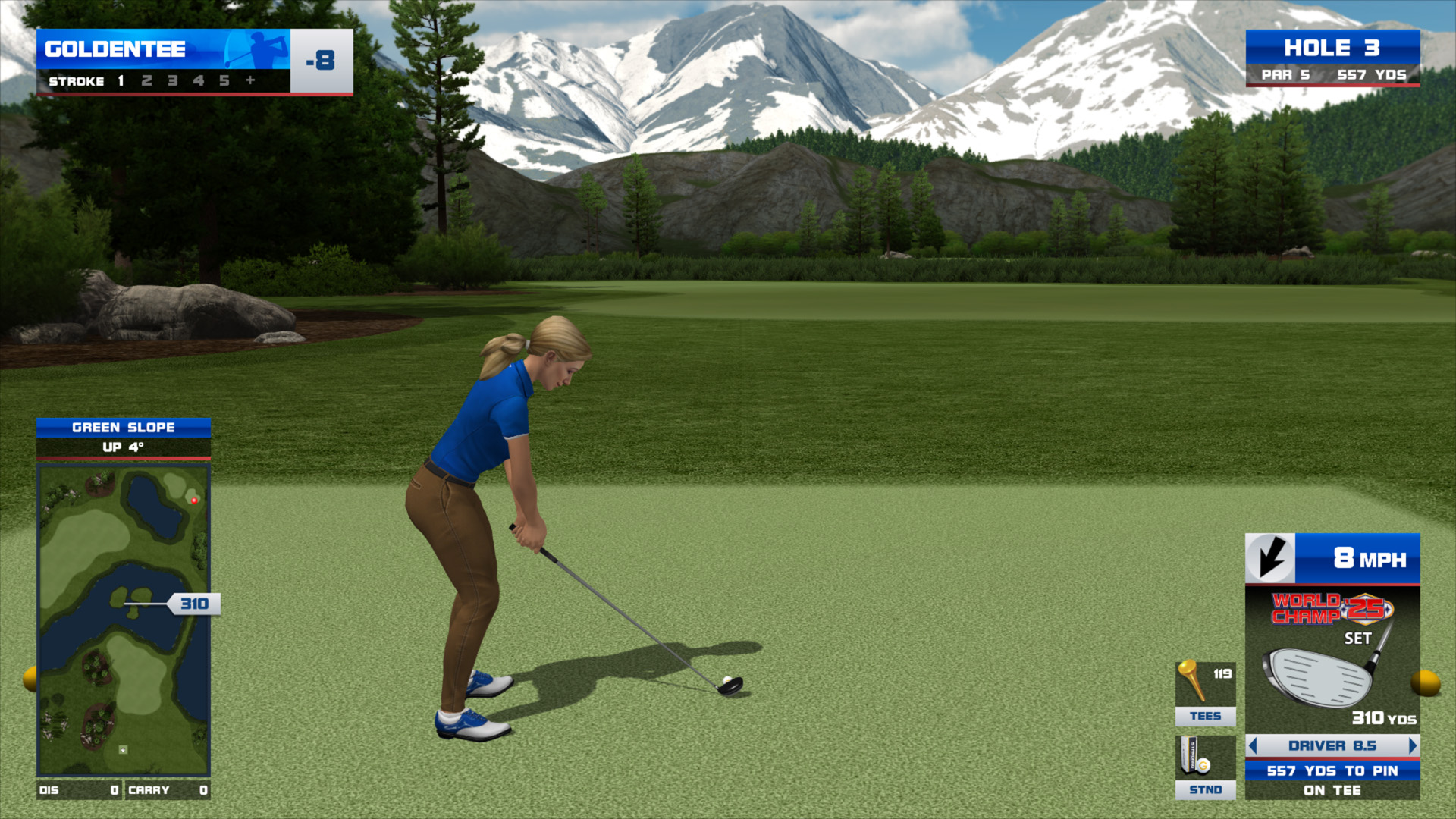Click the driver club image
1456x819 pixels.
1323,673
